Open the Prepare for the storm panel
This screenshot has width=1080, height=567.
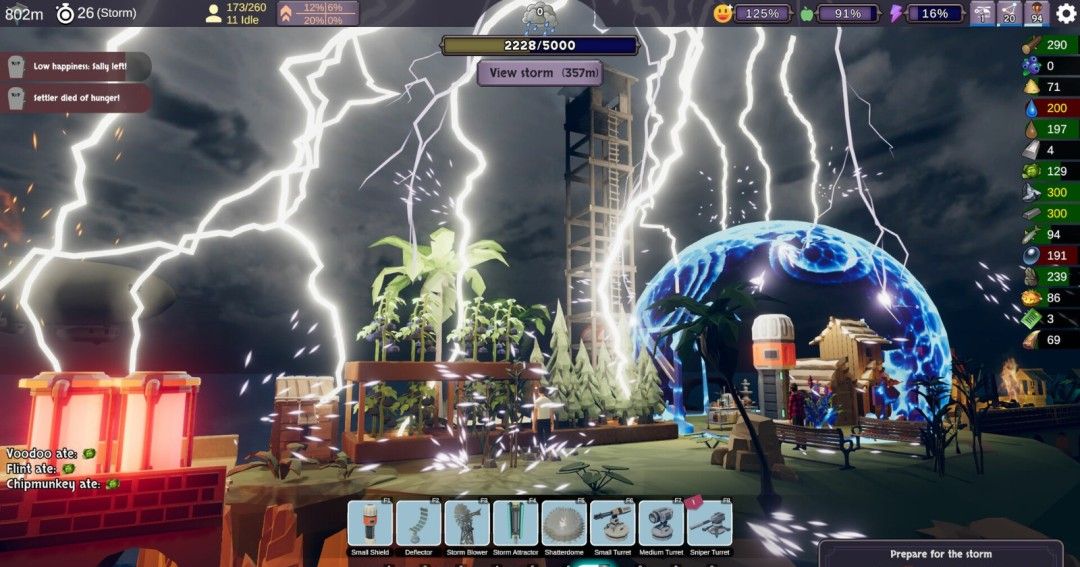[940, 553]
